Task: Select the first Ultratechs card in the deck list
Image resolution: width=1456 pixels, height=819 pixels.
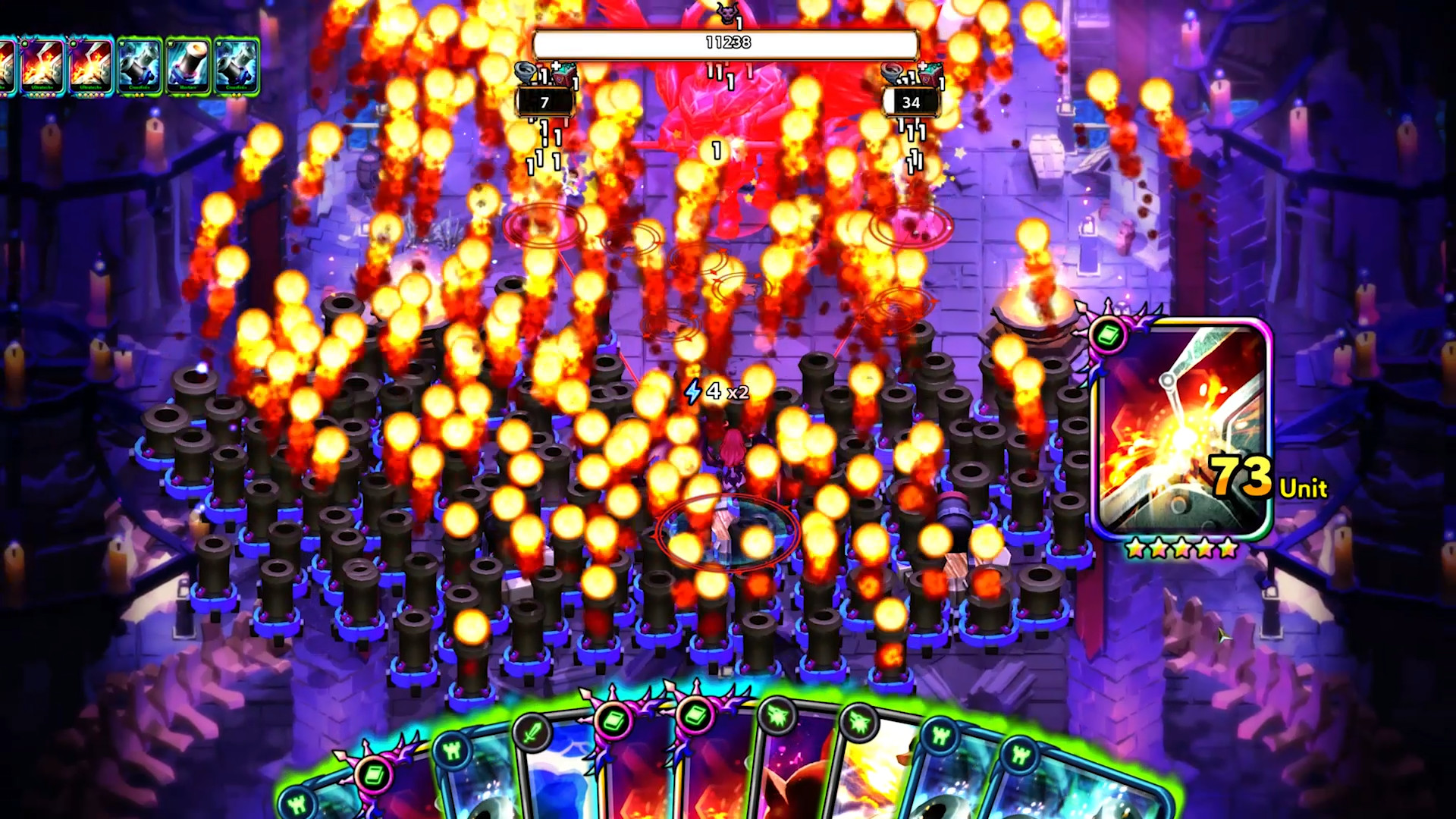Action: coord(42,67)
